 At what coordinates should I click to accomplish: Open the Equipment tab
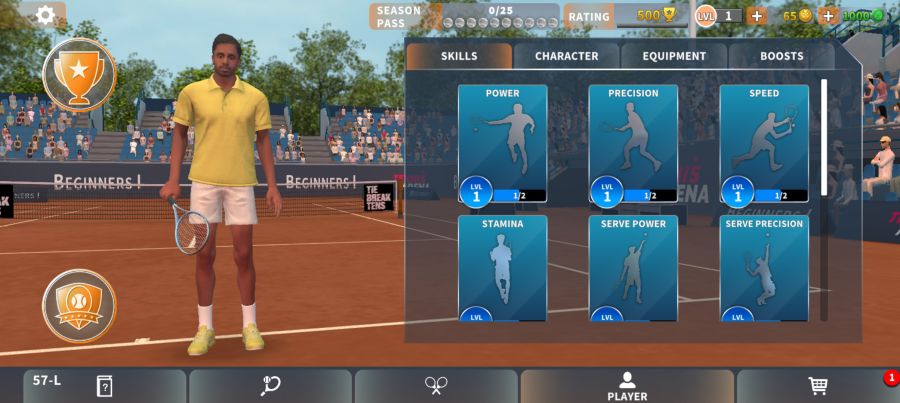(674, 56)
